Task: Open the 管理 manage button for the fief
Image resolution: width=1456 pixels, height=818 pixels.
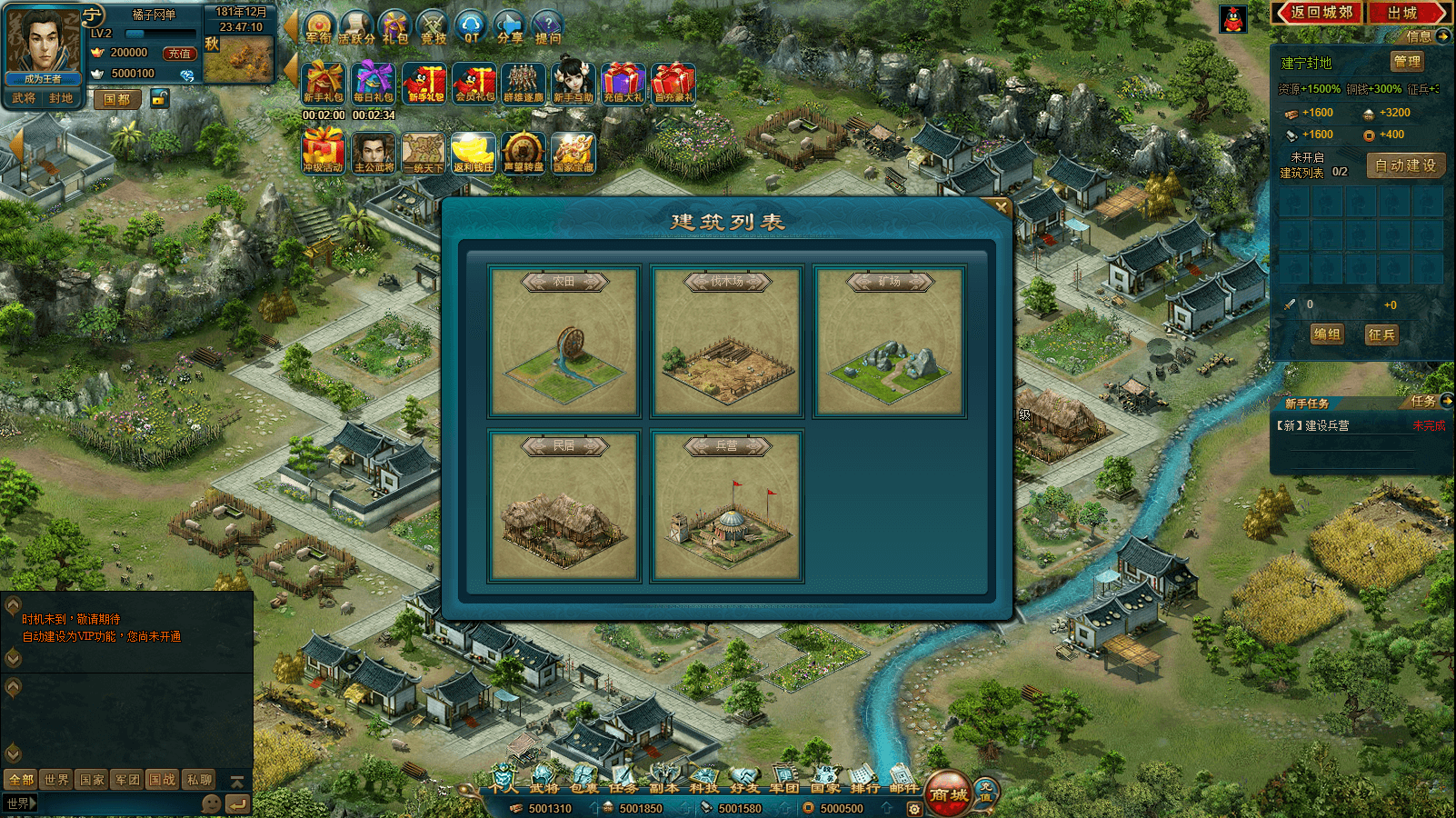Action: [x=1407, y=62]
